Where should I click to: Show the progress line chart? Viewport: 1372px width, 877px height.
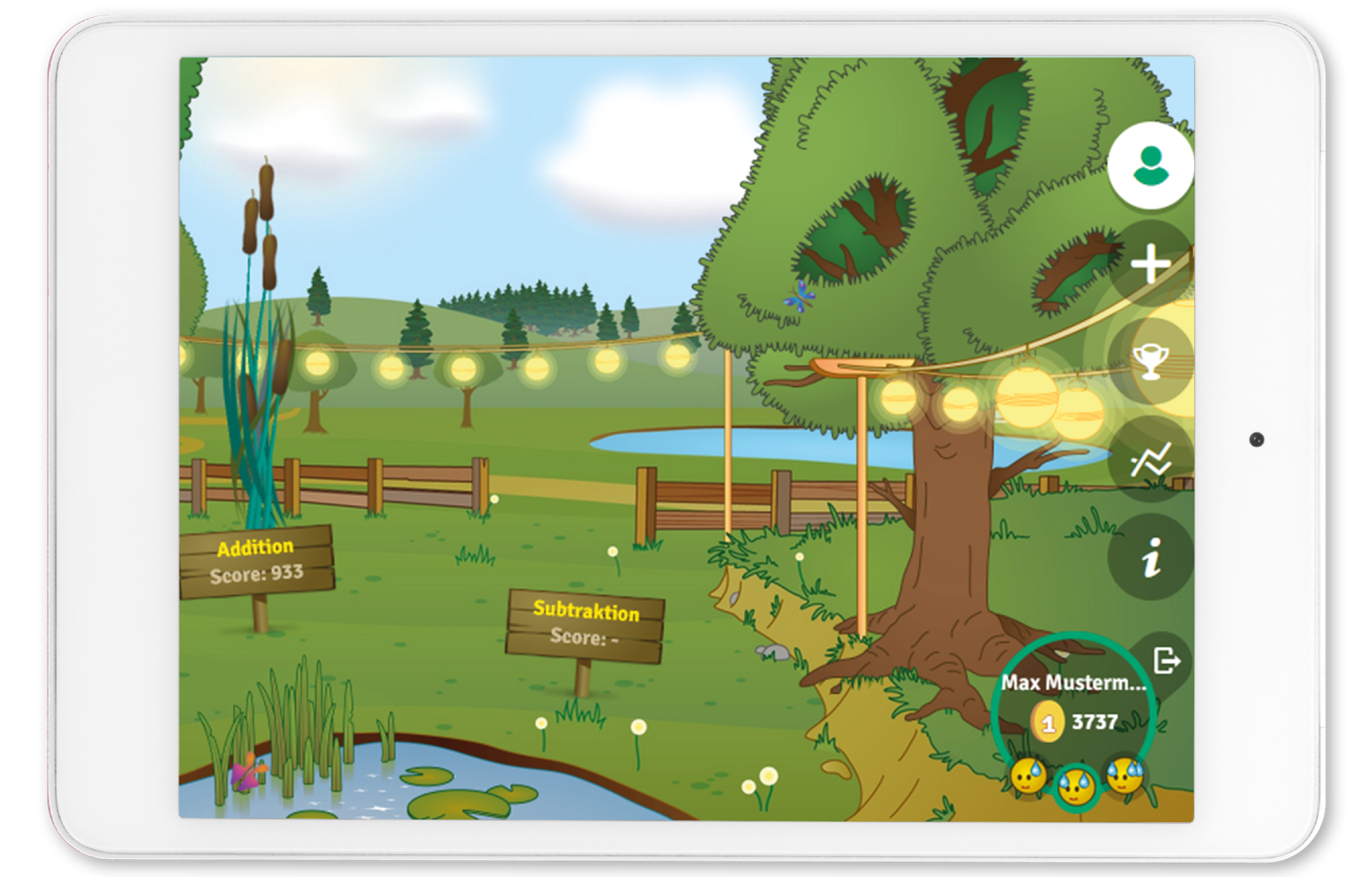pyautogui.click(x=1150, y=460)
